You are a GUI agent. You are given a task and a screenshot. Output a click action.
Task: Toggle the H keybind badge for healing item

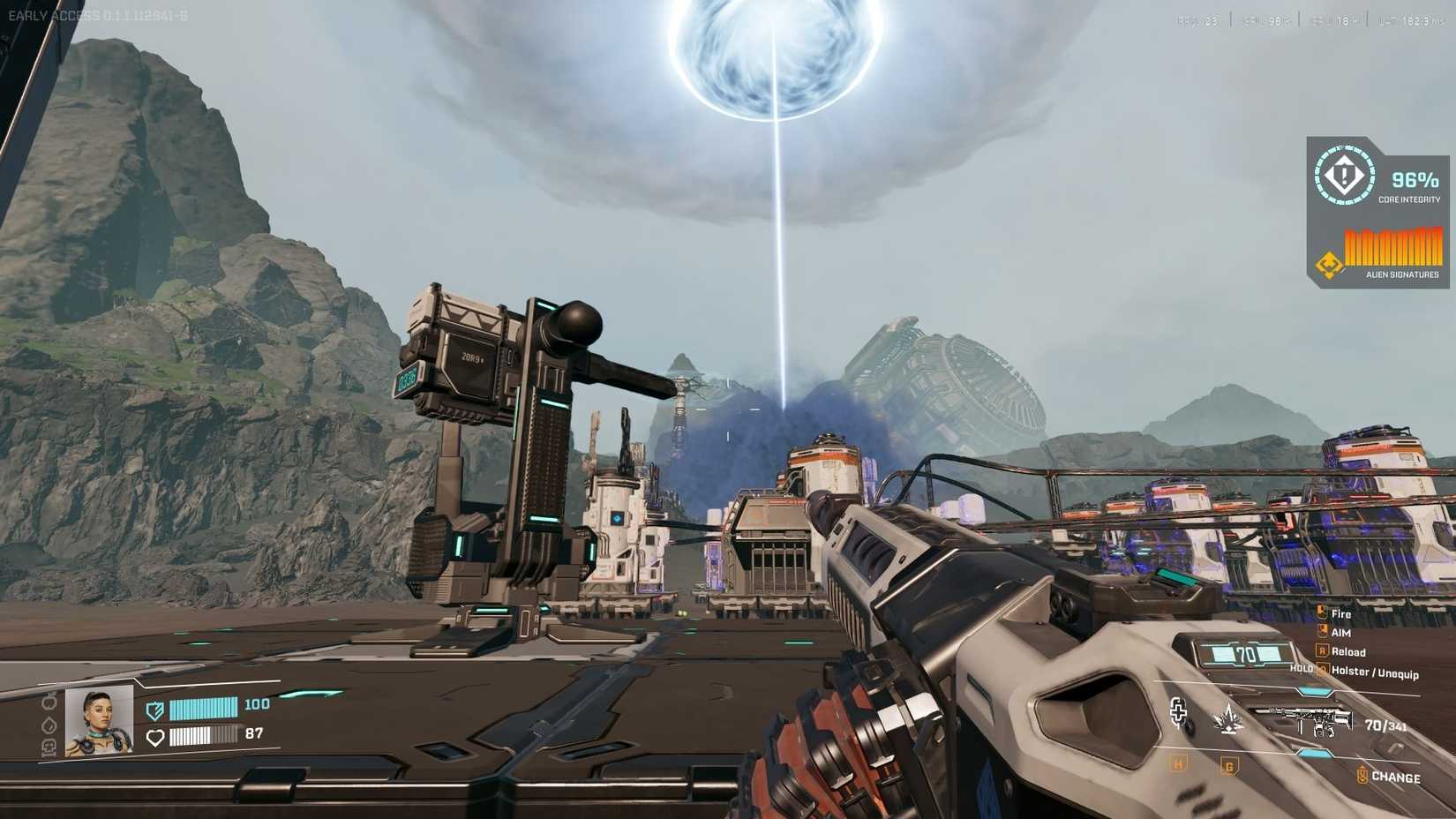1178,766
